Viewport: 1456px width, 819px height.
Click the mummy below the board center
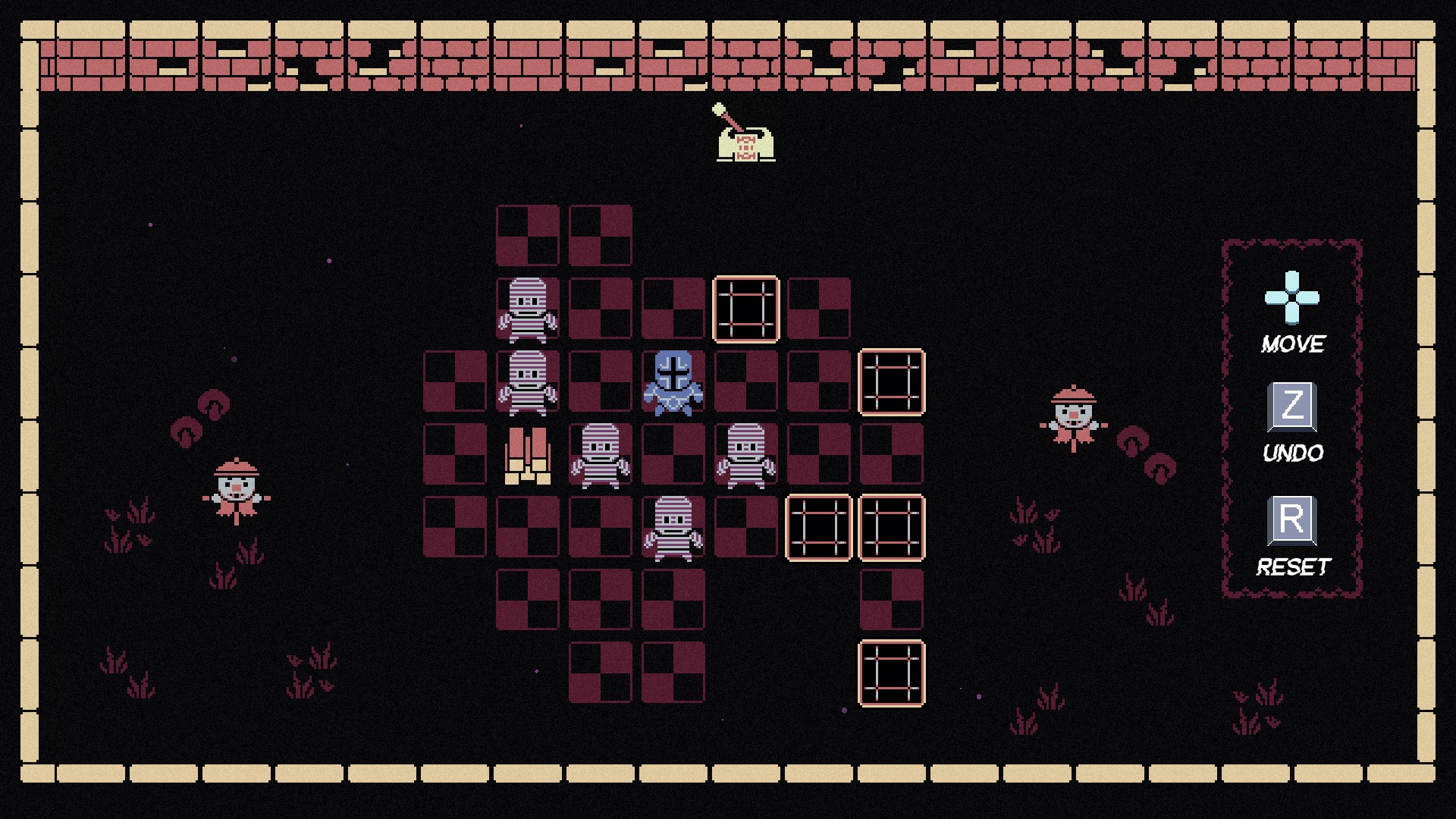point(673,531)
